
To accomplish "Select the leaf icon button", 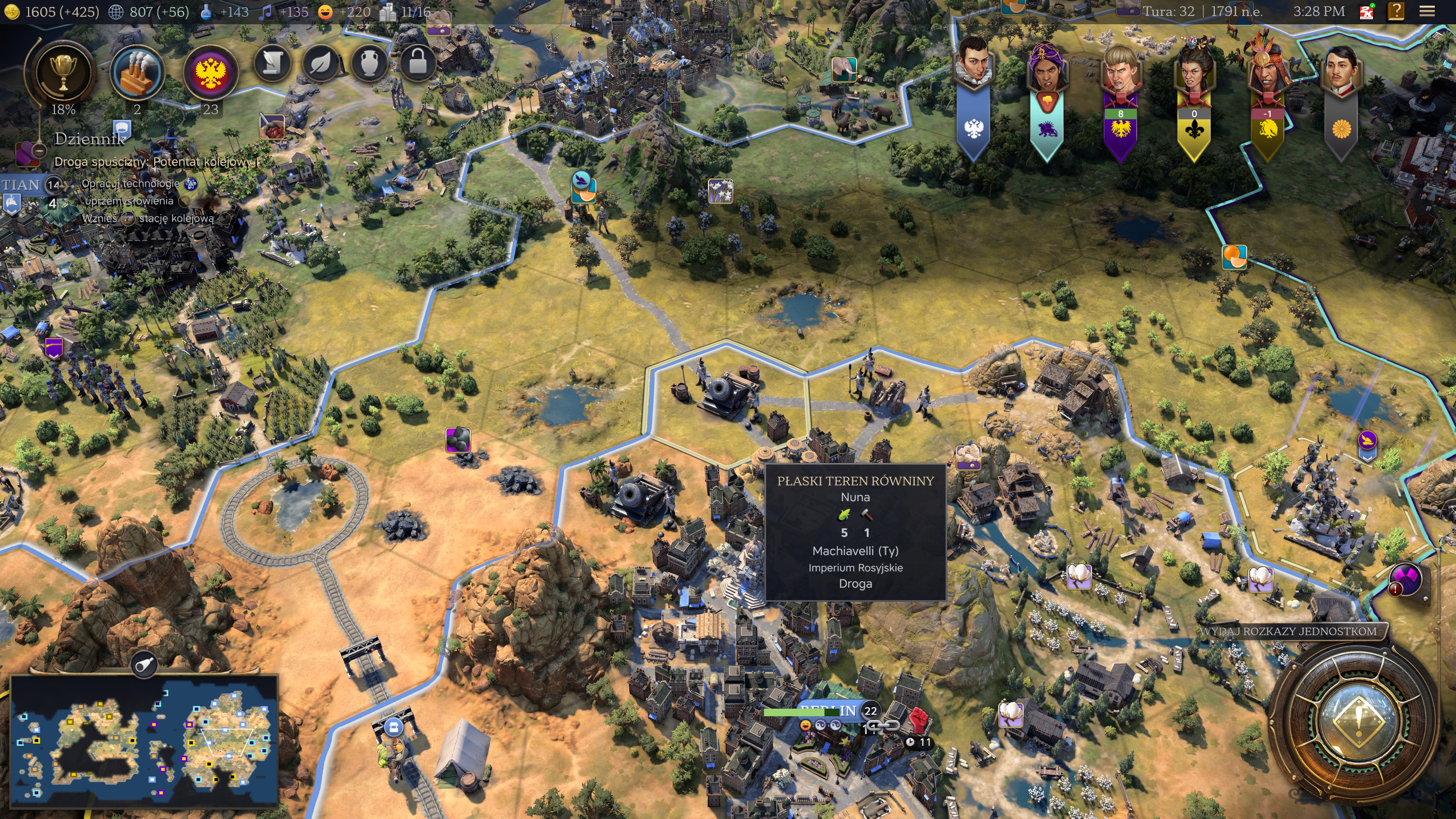I will tap(321, 63).
